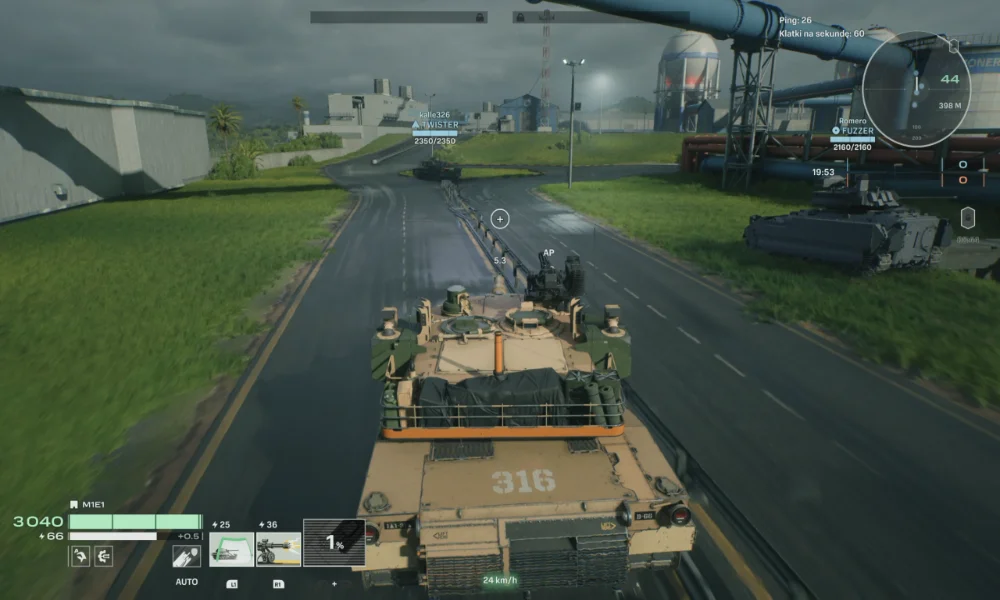
Task: Click the FUZZER teammate name tag
Action: [x=857, y=131]
